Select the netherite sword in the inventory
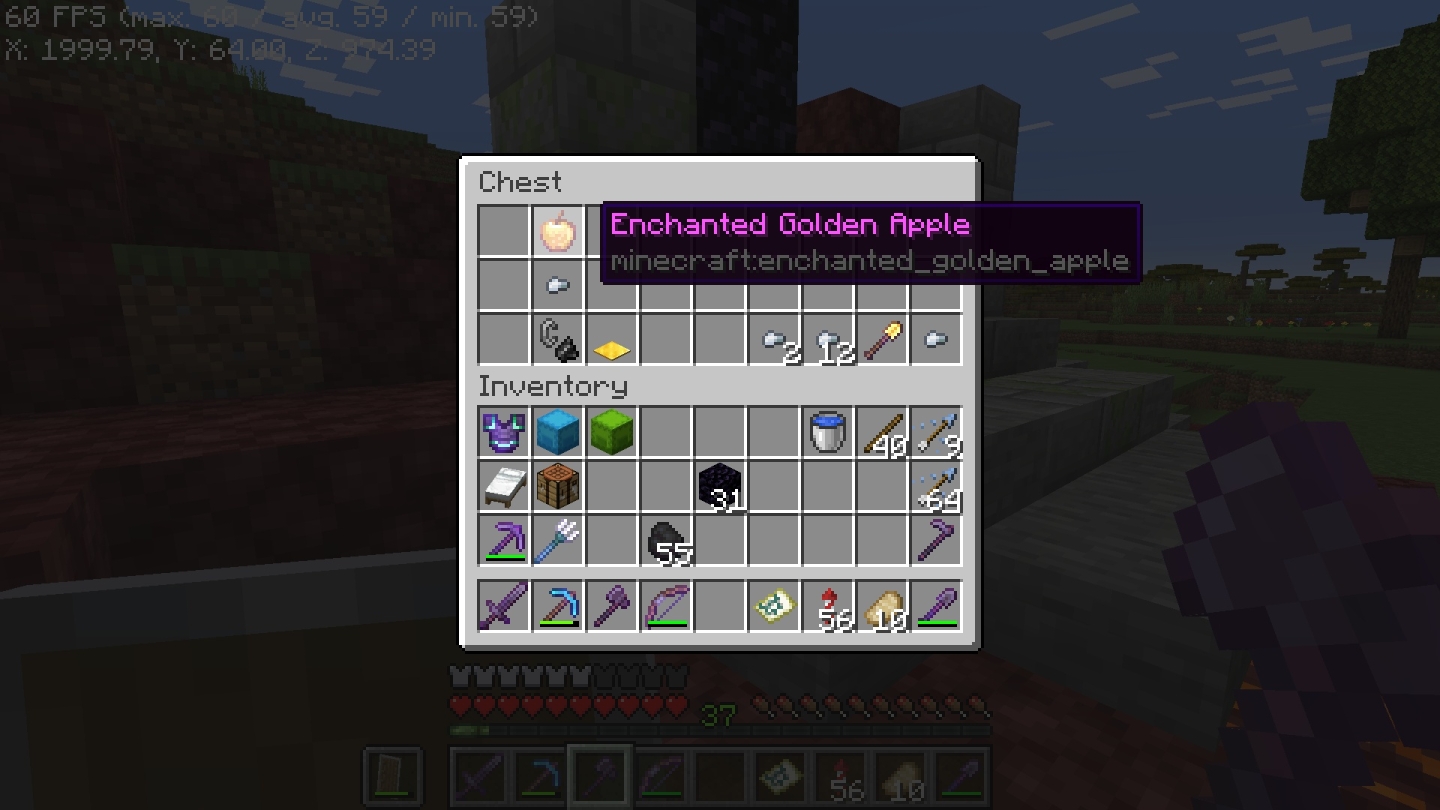This screenshot has height=810, width=1440. 503,605
